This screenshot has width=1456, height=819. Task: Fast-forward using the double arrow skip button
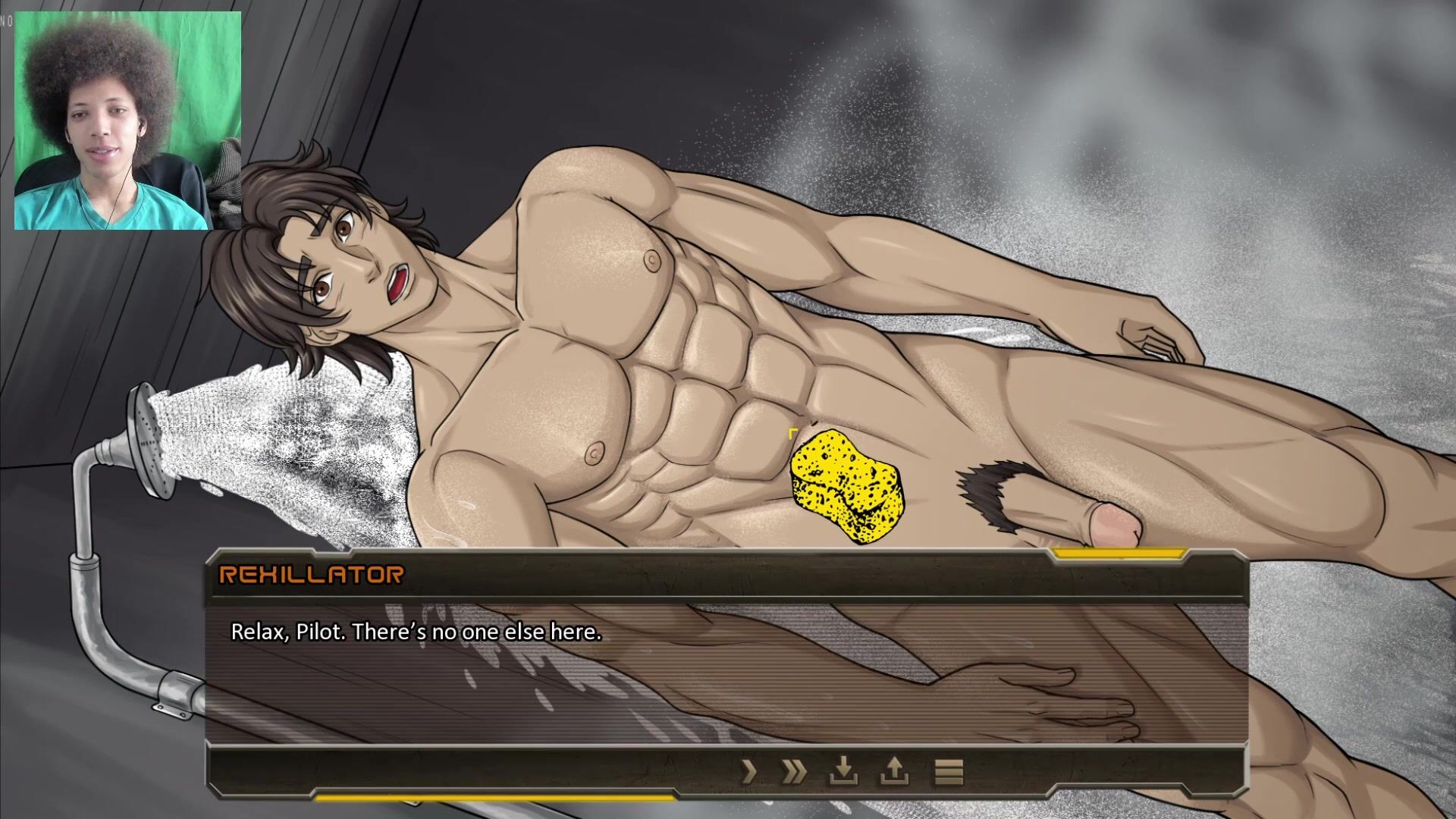point(794,772)
